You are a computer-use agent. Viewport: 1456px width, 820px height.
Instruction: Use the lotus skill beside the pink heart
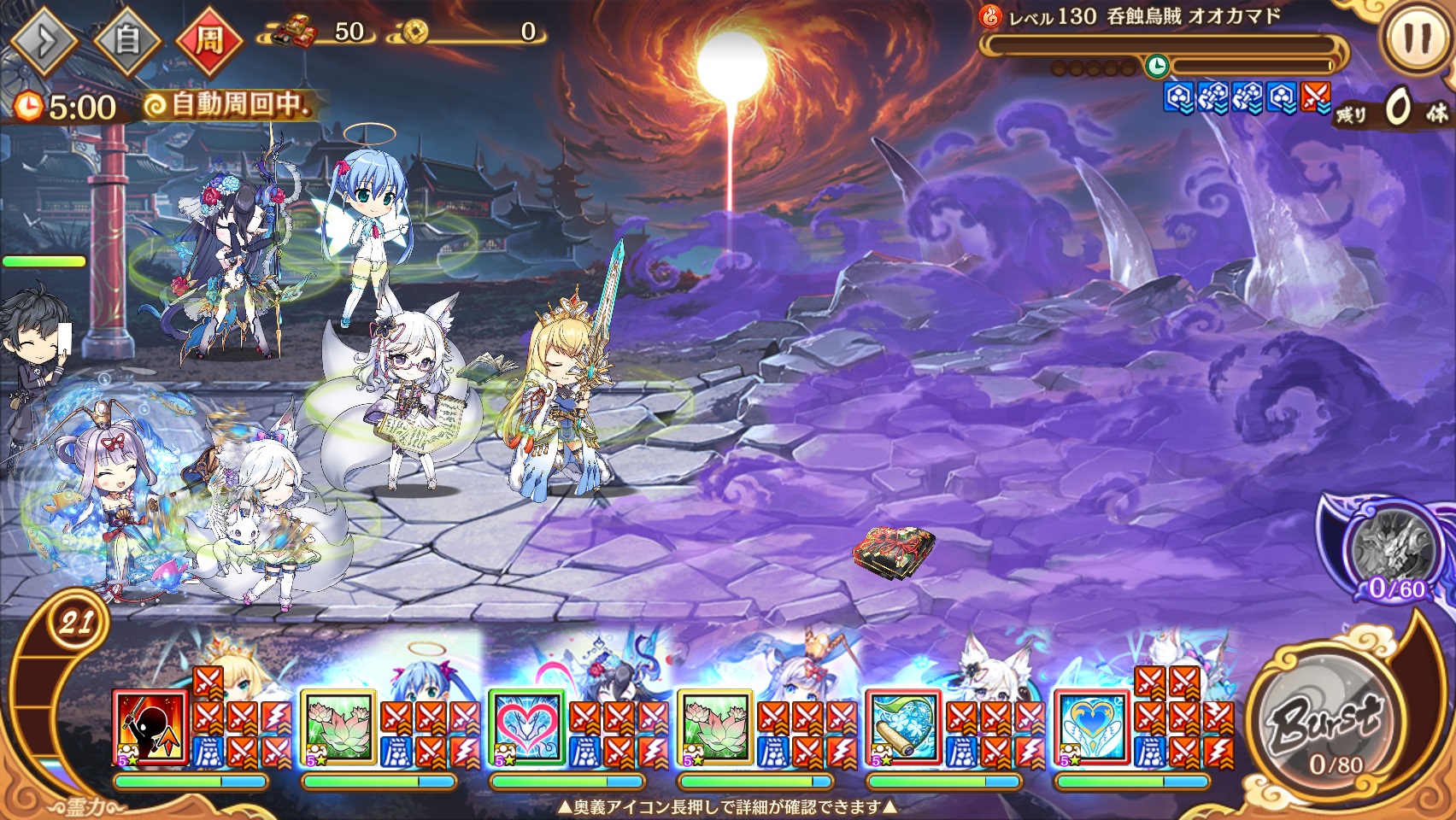coord(714,728)
